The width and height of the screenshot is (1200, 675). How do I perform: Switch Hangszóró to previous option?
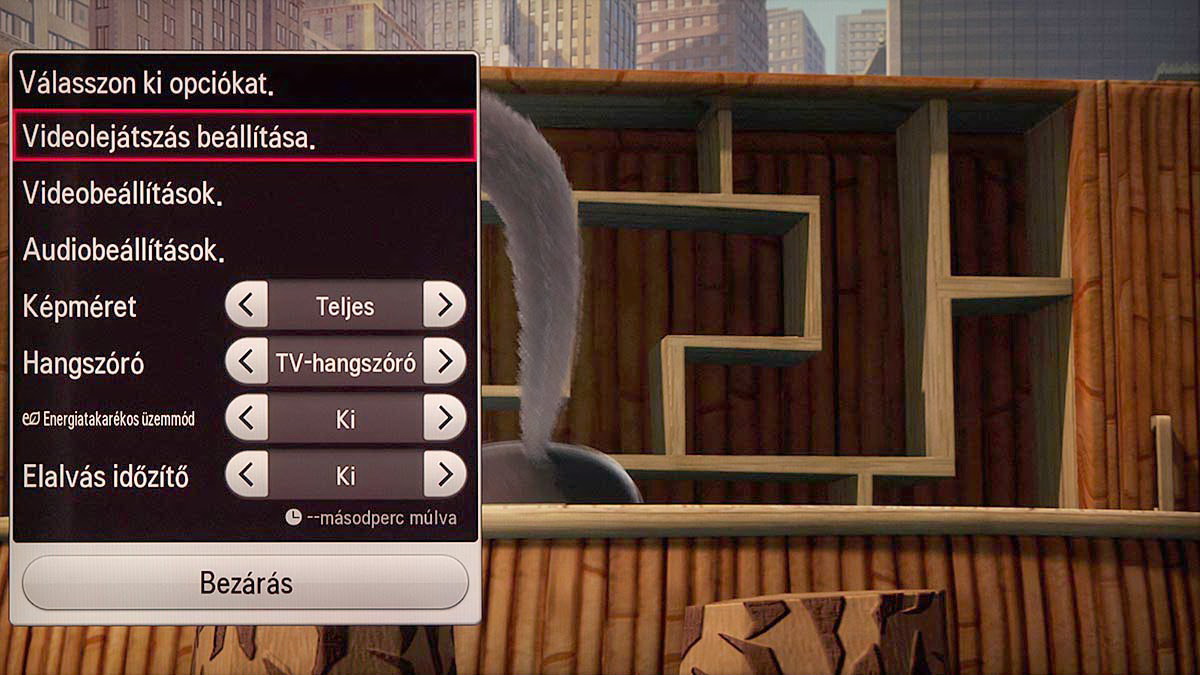point(247,362)
